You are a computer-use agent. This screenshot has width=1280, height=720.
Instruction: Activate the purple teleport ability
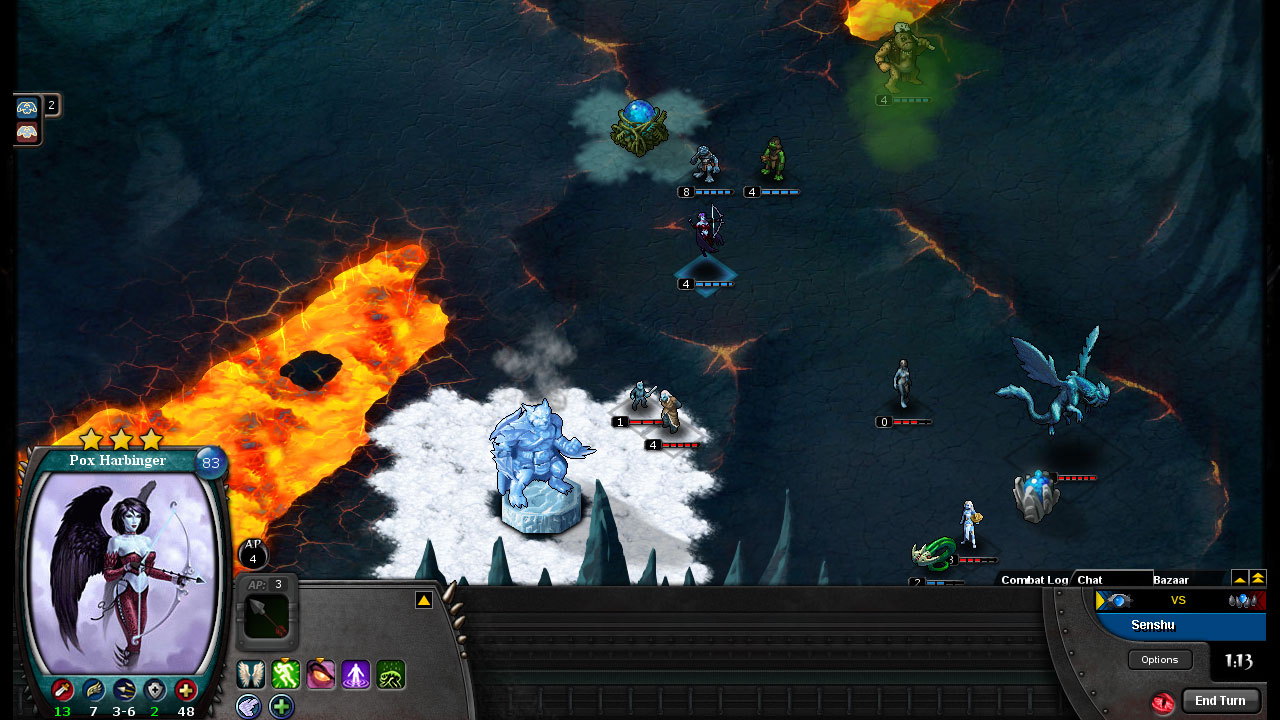[x=356, y=675]
